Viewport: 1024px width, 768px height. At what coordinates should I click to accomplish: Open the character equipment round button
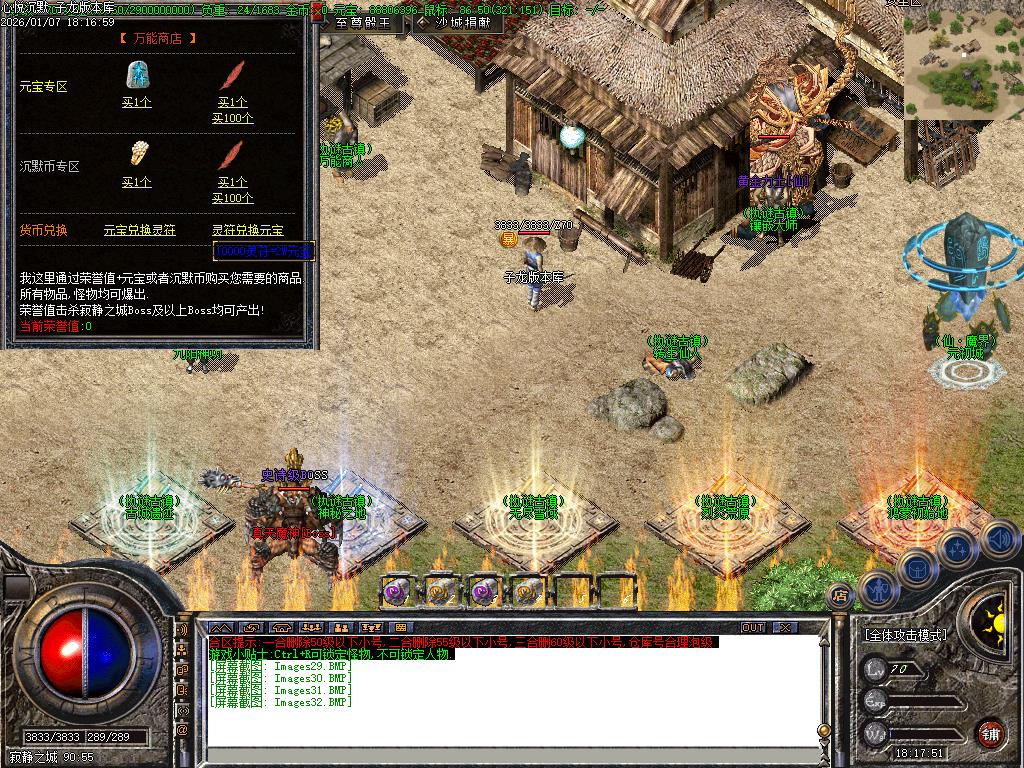(877, 590)
